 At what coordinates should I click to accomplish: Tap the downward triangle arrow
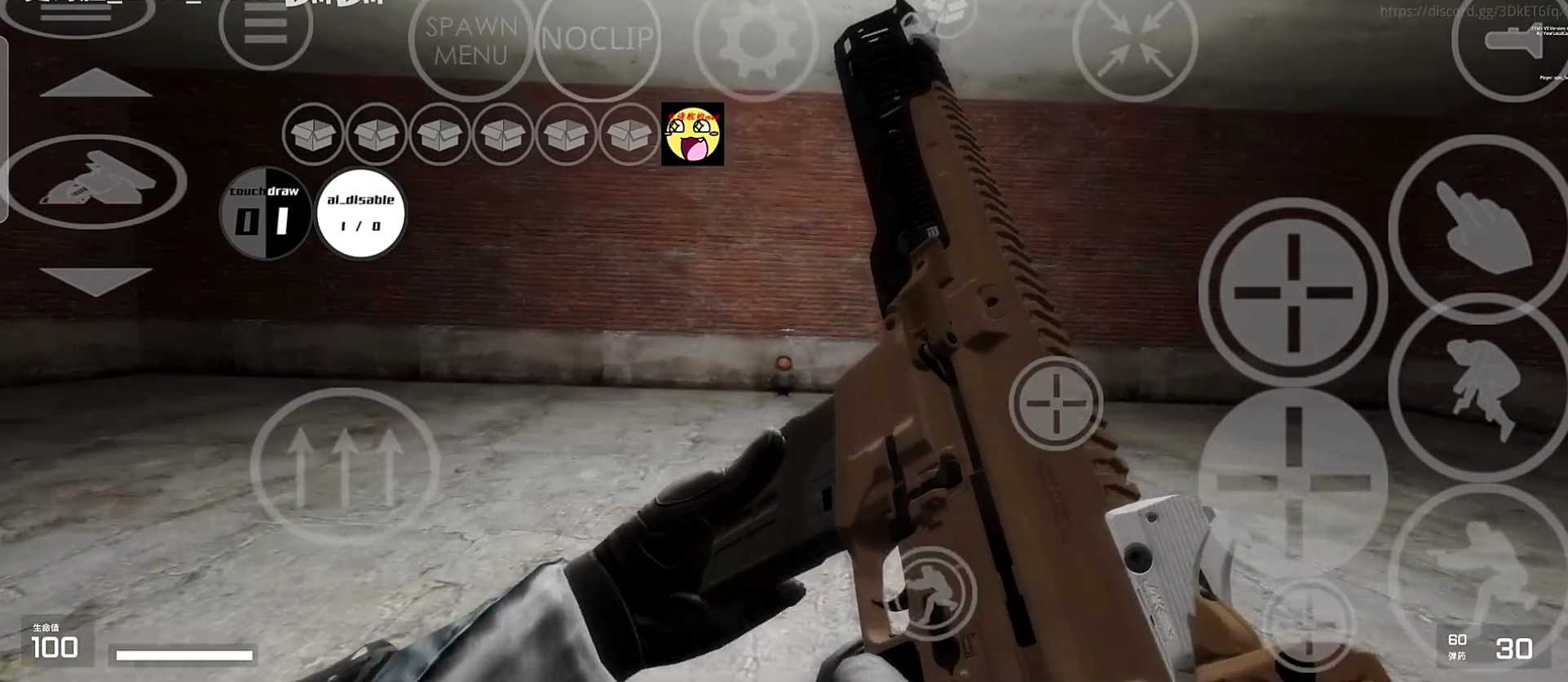point(95,280)
